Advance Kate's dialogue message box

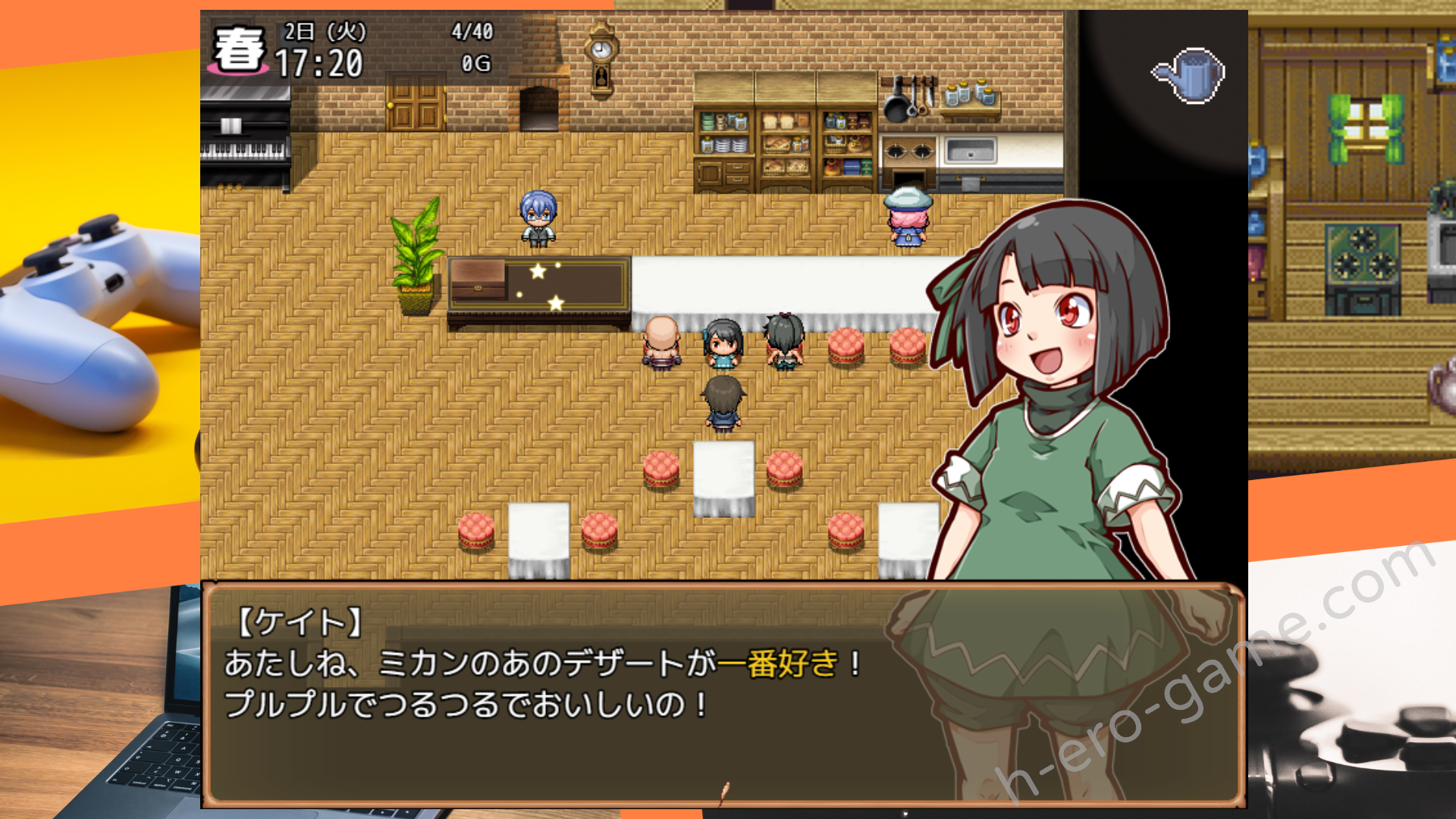(x=723, y=694)
